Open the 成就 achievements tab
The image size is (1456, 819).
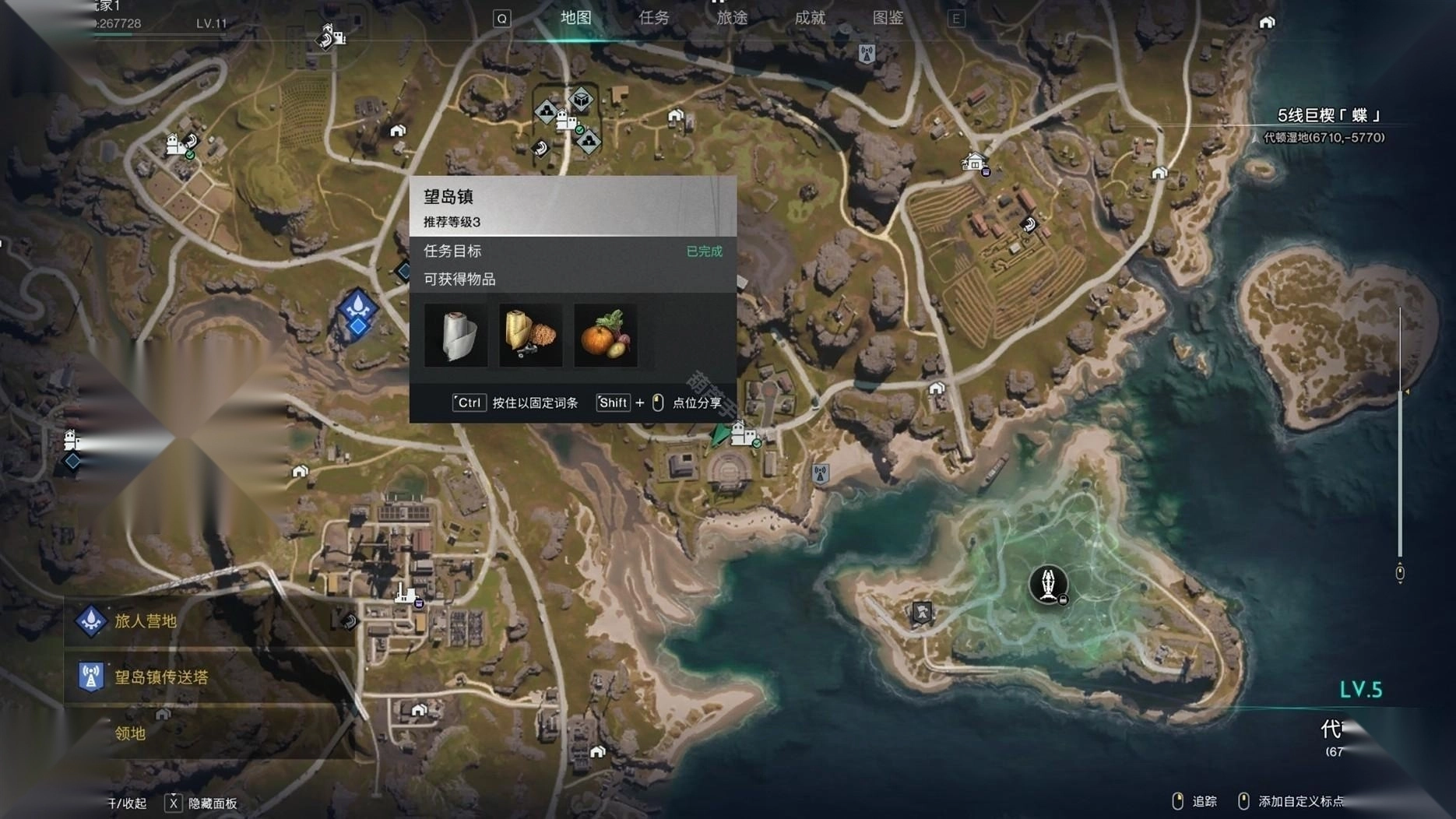[x=810, y=18]
